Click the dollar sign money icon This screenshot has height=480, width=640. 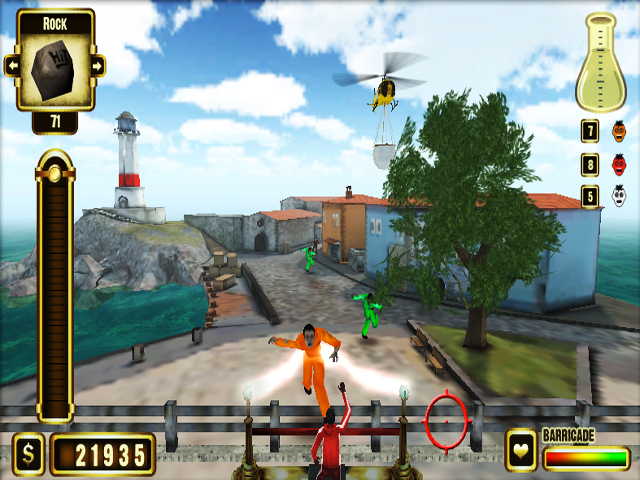(x=28, y=455)
